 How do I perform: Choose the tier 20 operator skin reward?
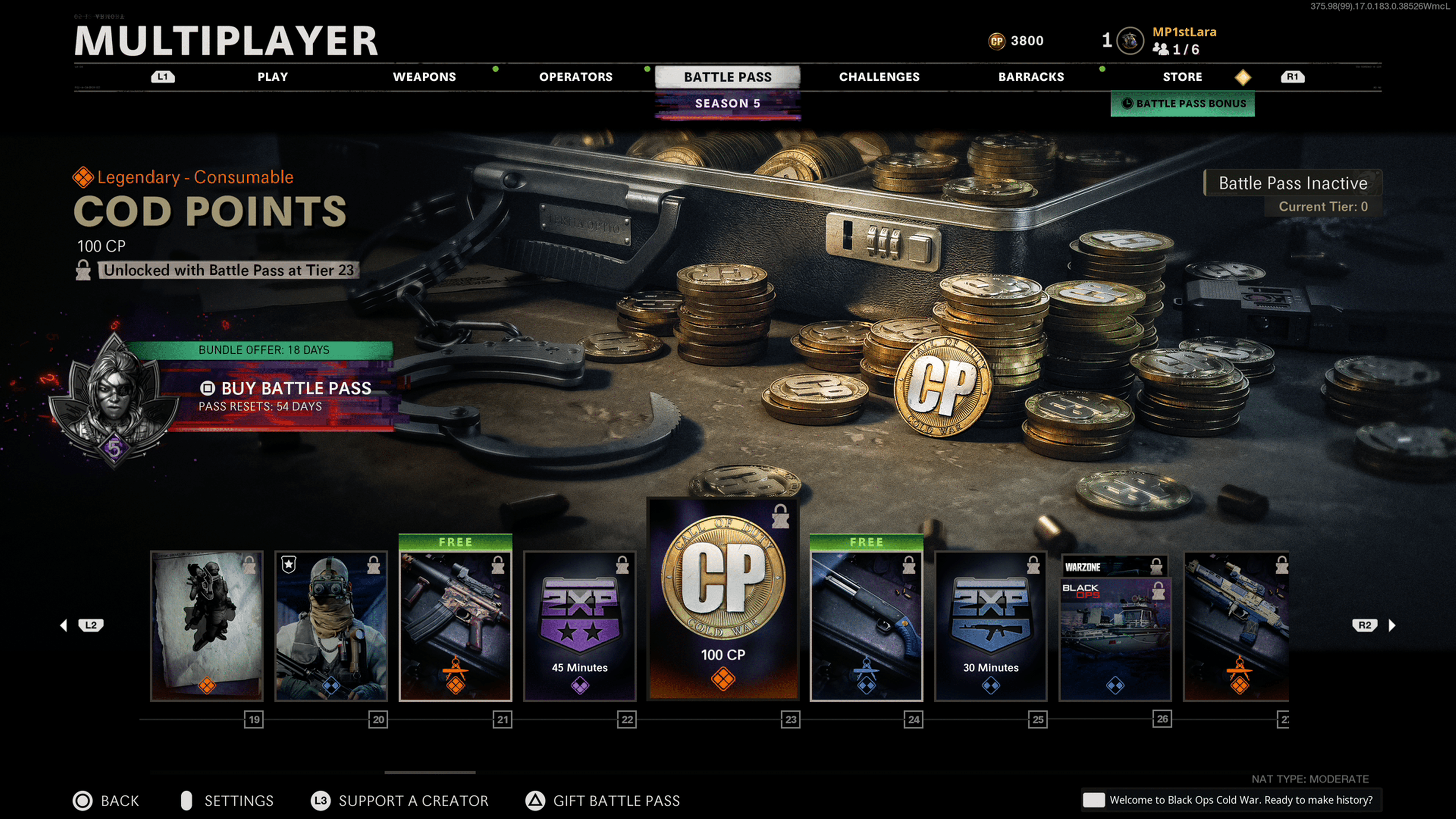331,626
